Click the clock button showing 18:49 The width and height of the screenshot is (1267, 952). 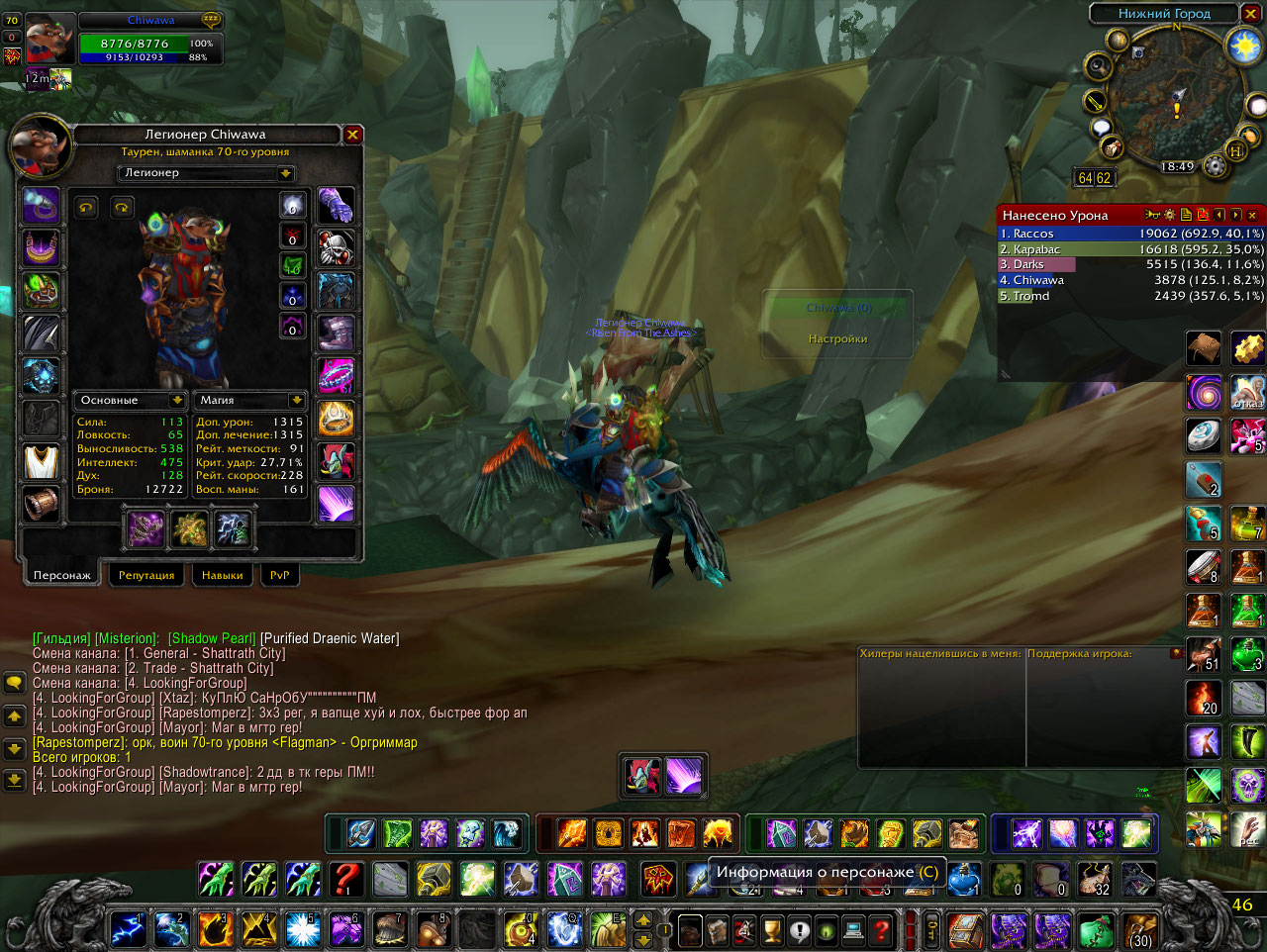click(x=1177, y=167)
